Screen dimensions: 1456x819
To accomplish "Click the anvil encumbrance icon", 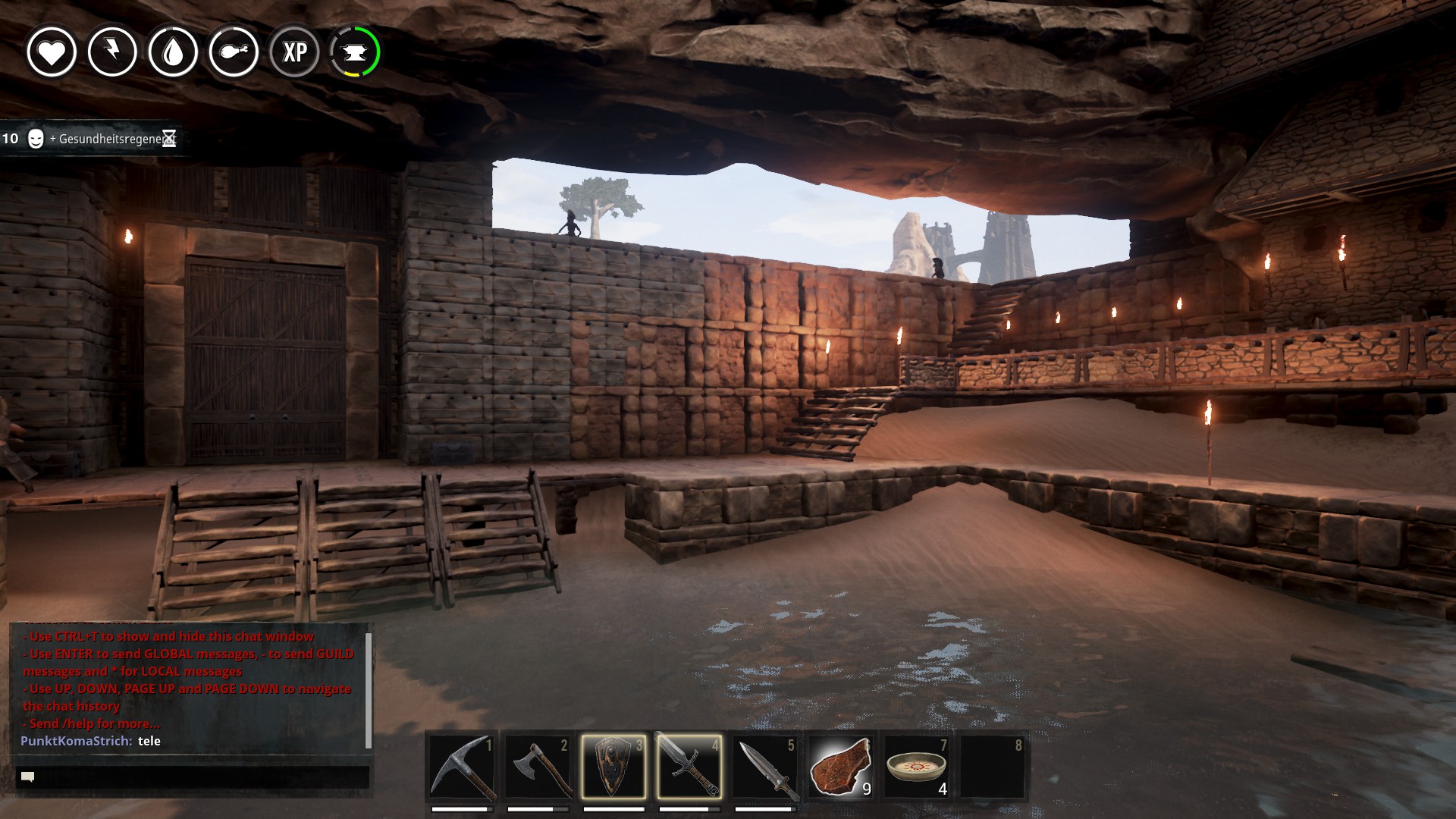I will point(355,52).
